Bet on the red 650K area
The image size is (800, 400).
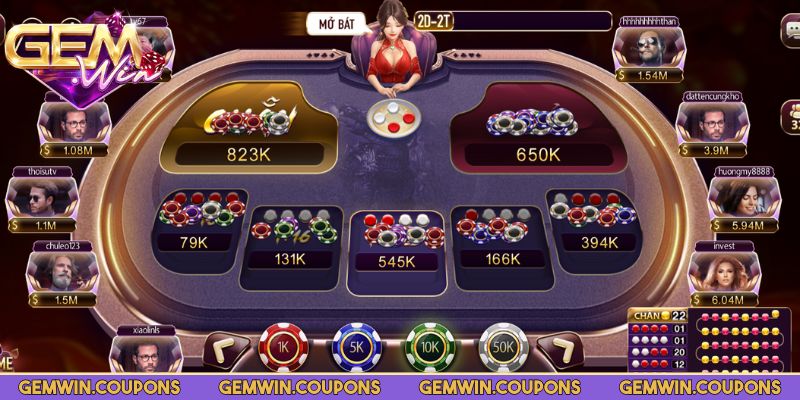click(537, 127)
